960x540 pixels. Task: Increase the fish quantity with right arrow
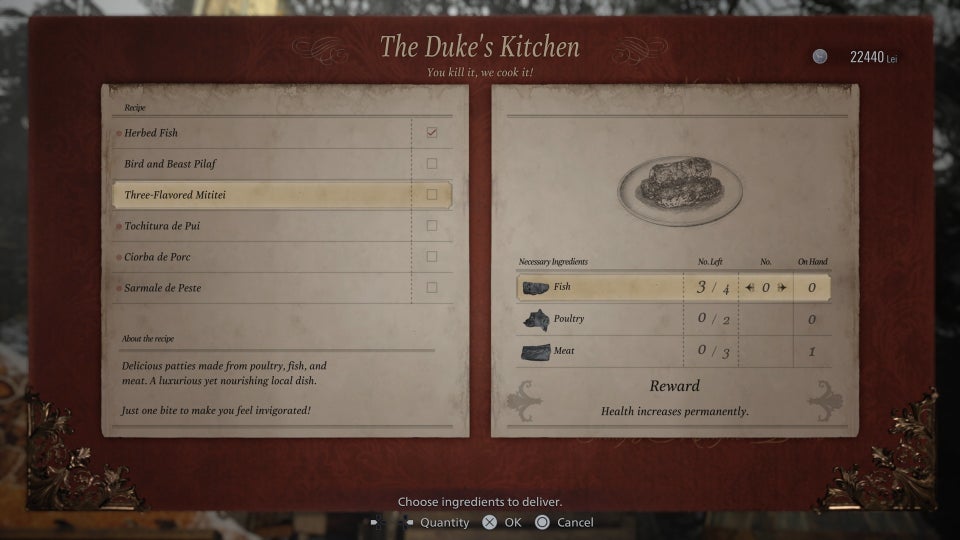point(782,288)
